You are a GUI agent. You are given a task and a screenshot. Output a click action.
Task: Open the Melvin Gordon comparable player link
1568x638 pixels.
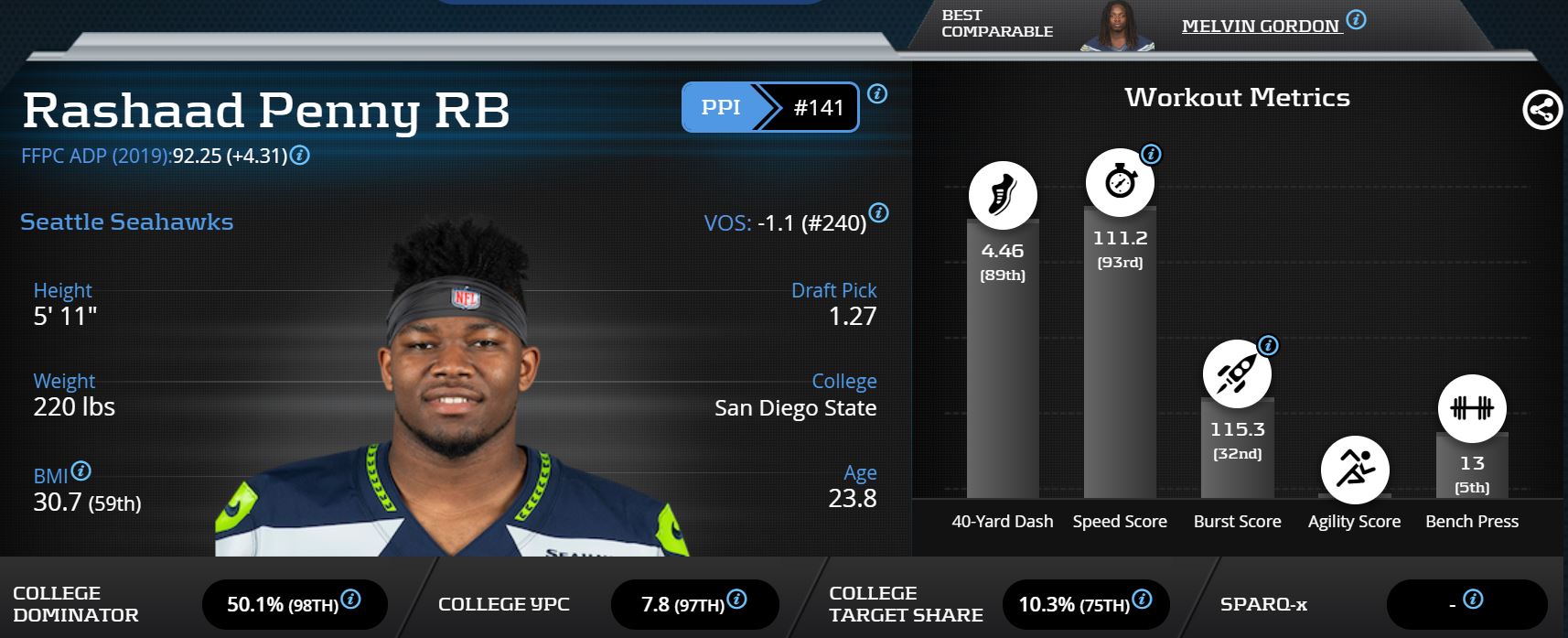[1261, 27]
